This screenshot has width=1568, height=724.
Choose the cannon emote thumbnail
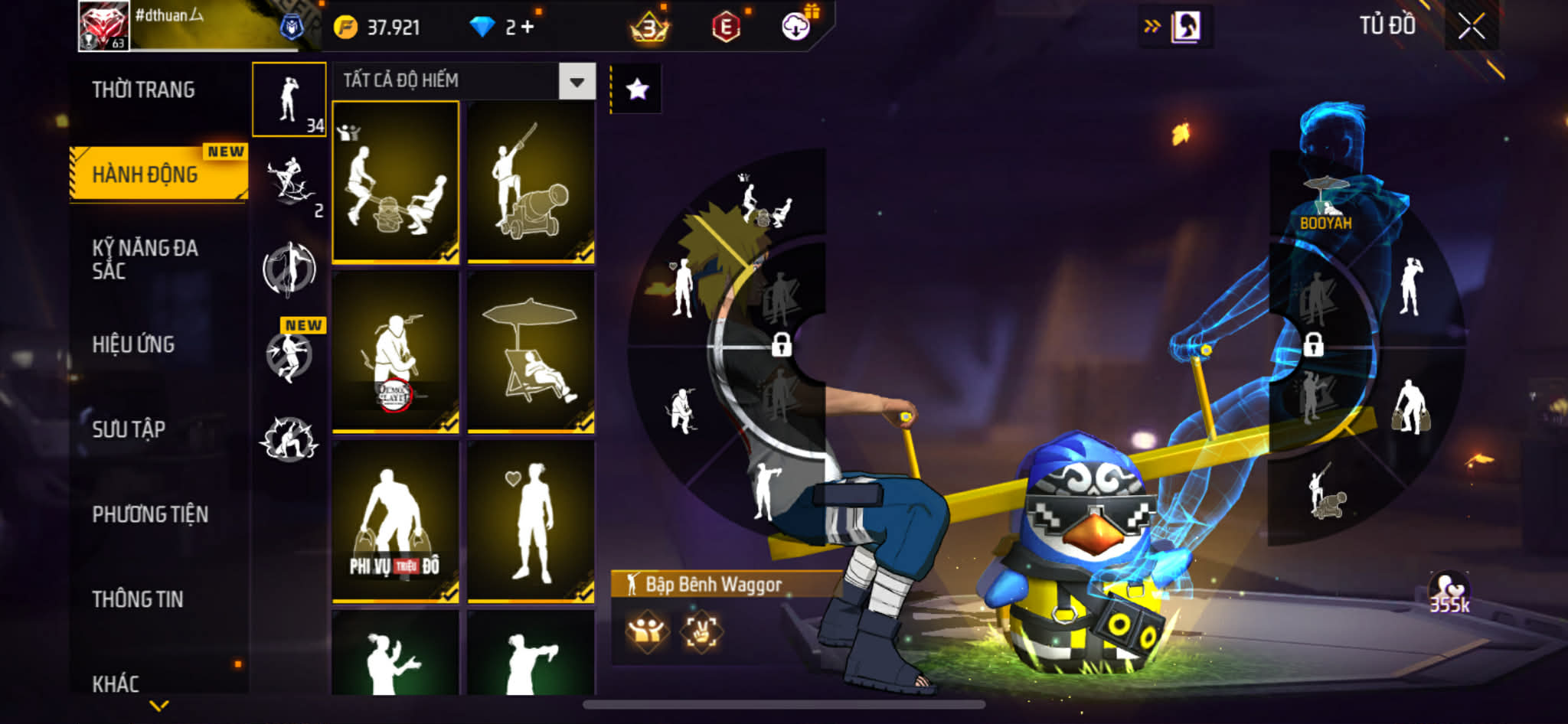531,182
